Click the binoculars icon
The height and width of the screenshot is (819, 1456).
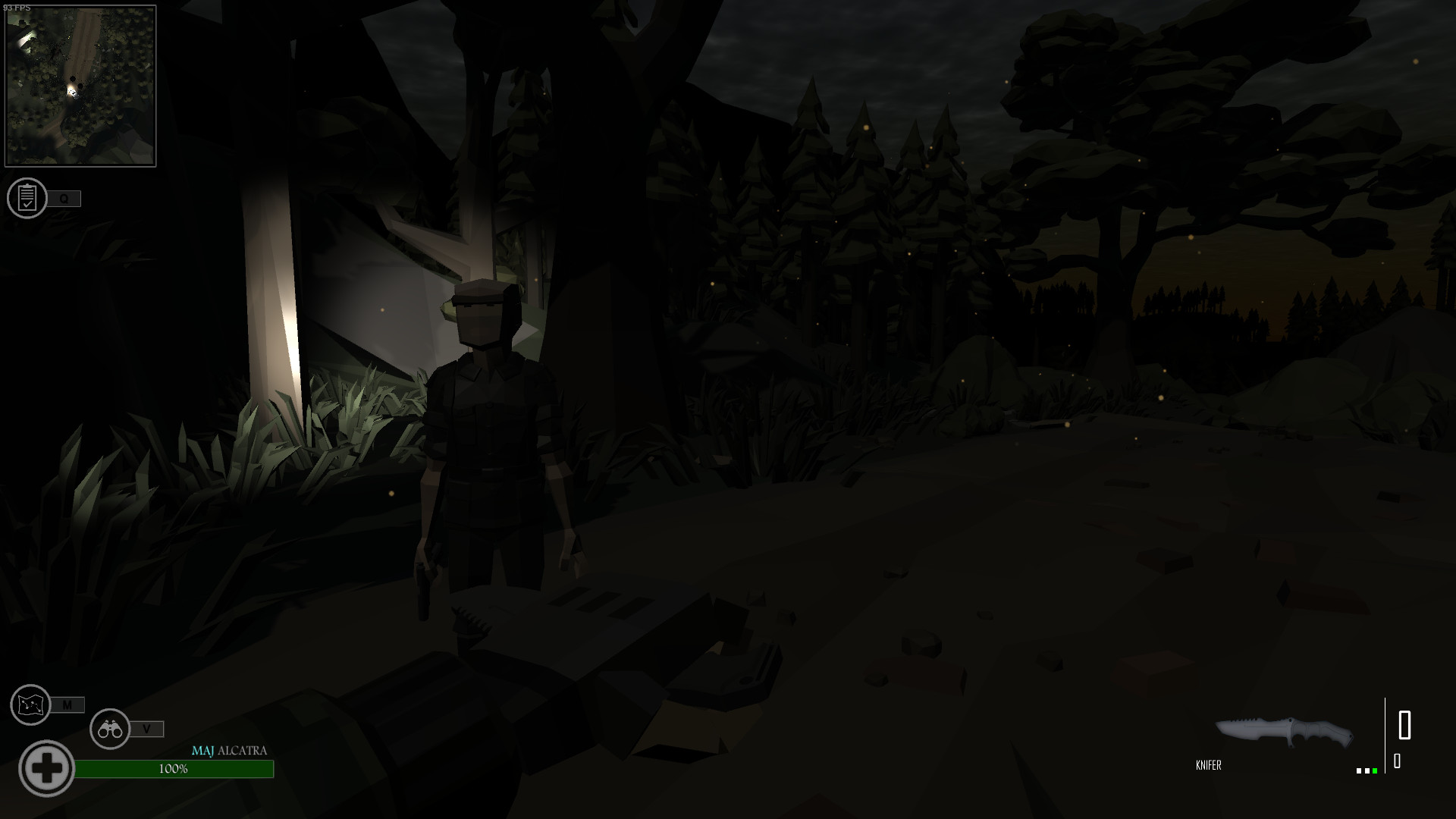click(x=110, y=729)
